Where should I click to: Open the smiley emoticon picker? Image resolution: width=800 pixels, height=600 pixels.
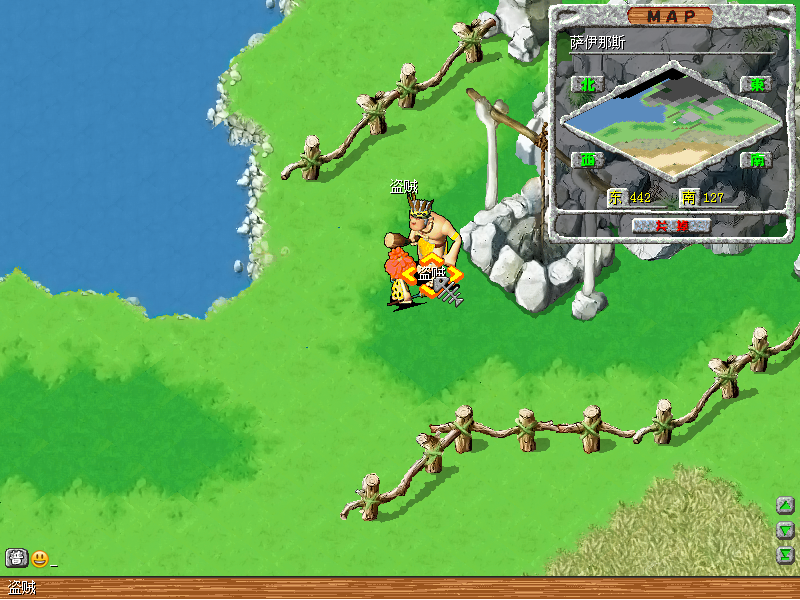pyautogui.click(x=40, y=558)
